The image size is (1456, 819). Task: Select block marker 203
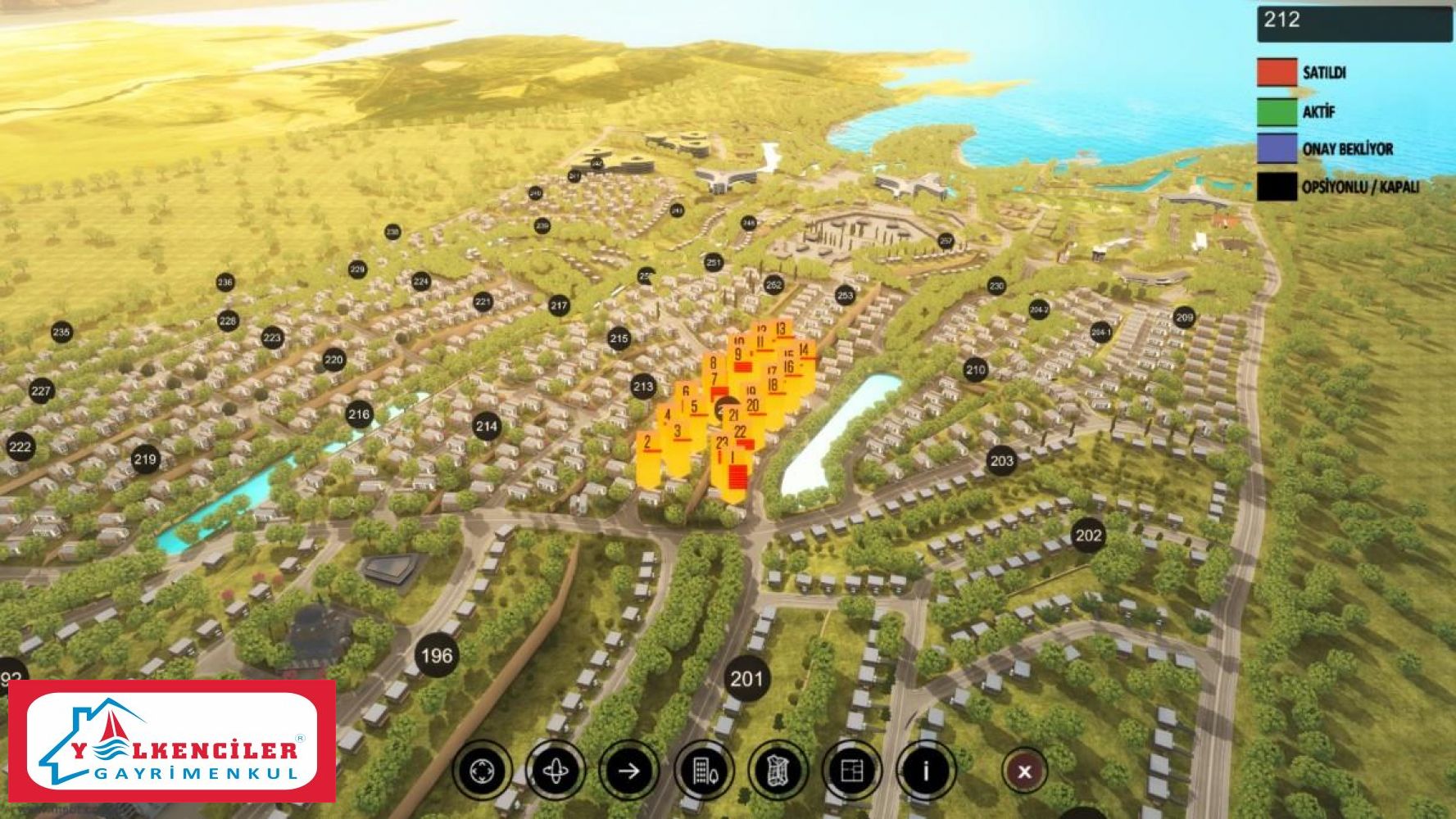coord(1001,460)
